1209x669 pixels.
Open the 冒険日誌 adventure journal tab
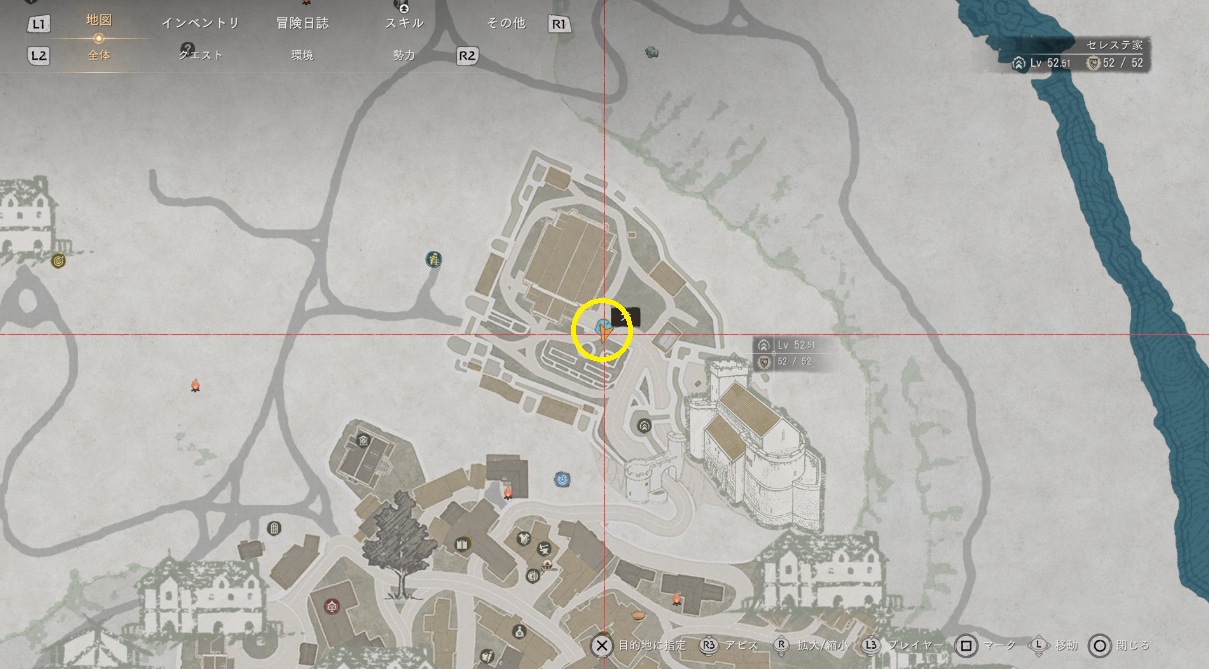302,23
